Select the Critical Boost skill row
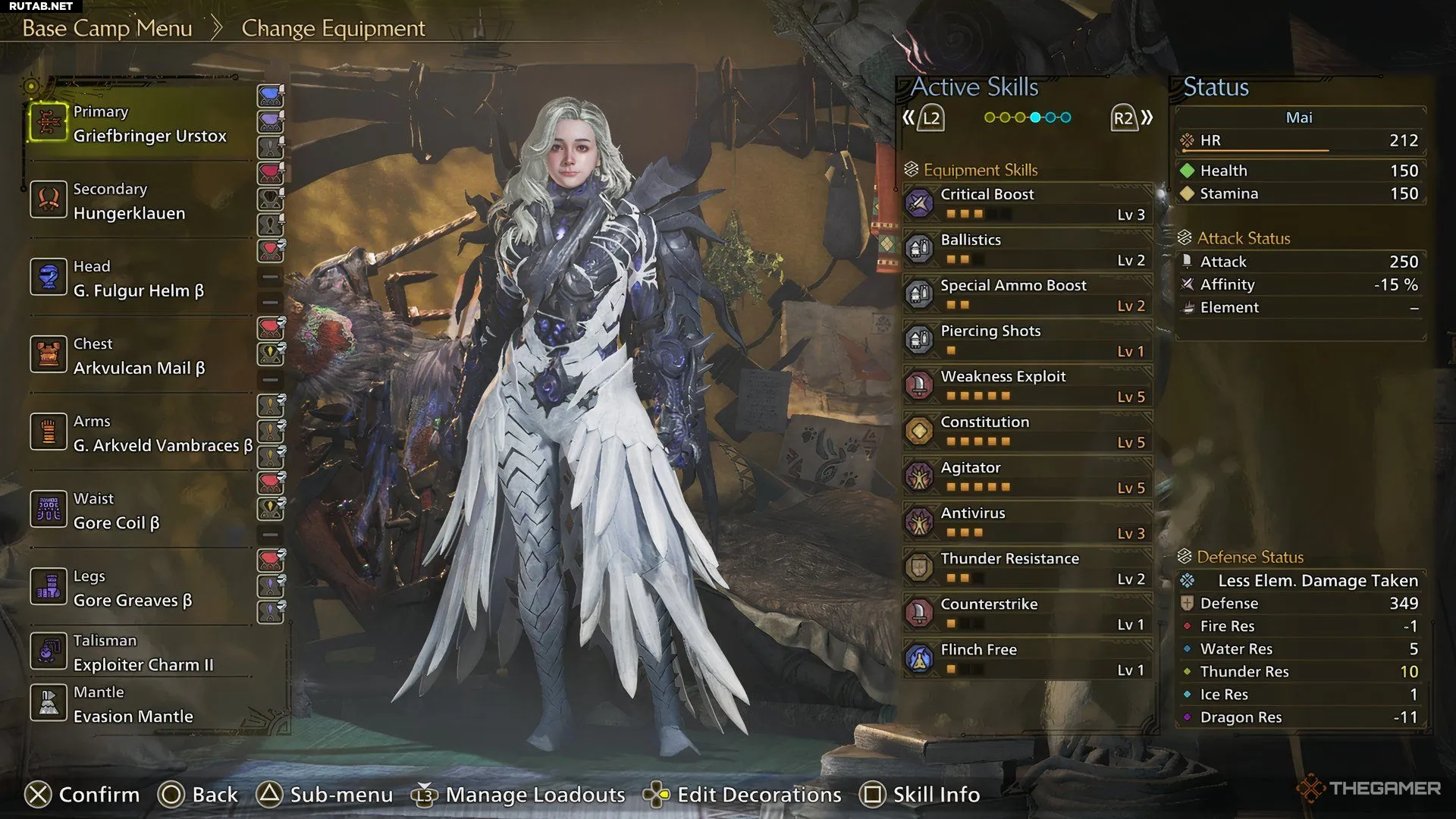 pos(1028,204)
